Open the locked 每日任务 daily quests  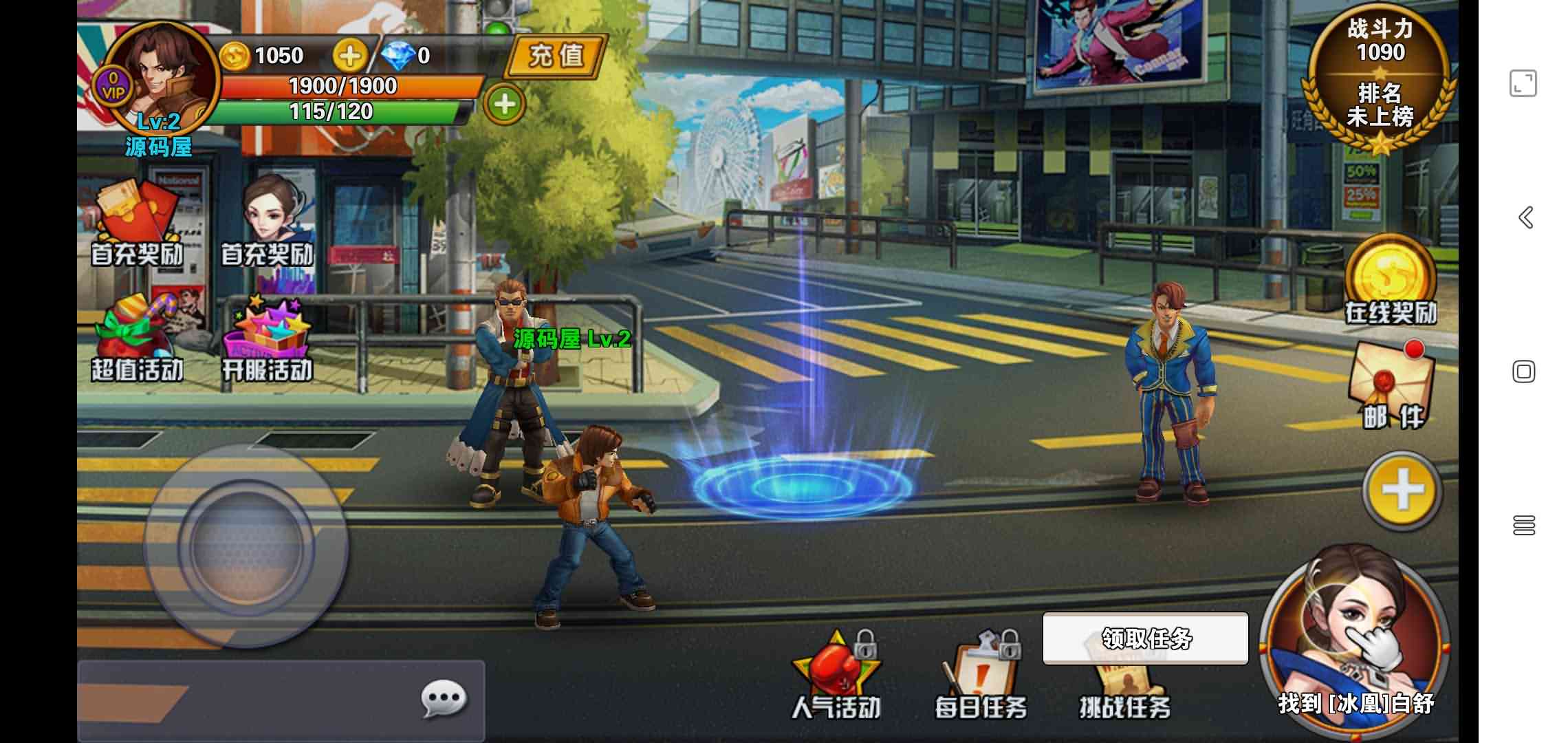(981, 678)
